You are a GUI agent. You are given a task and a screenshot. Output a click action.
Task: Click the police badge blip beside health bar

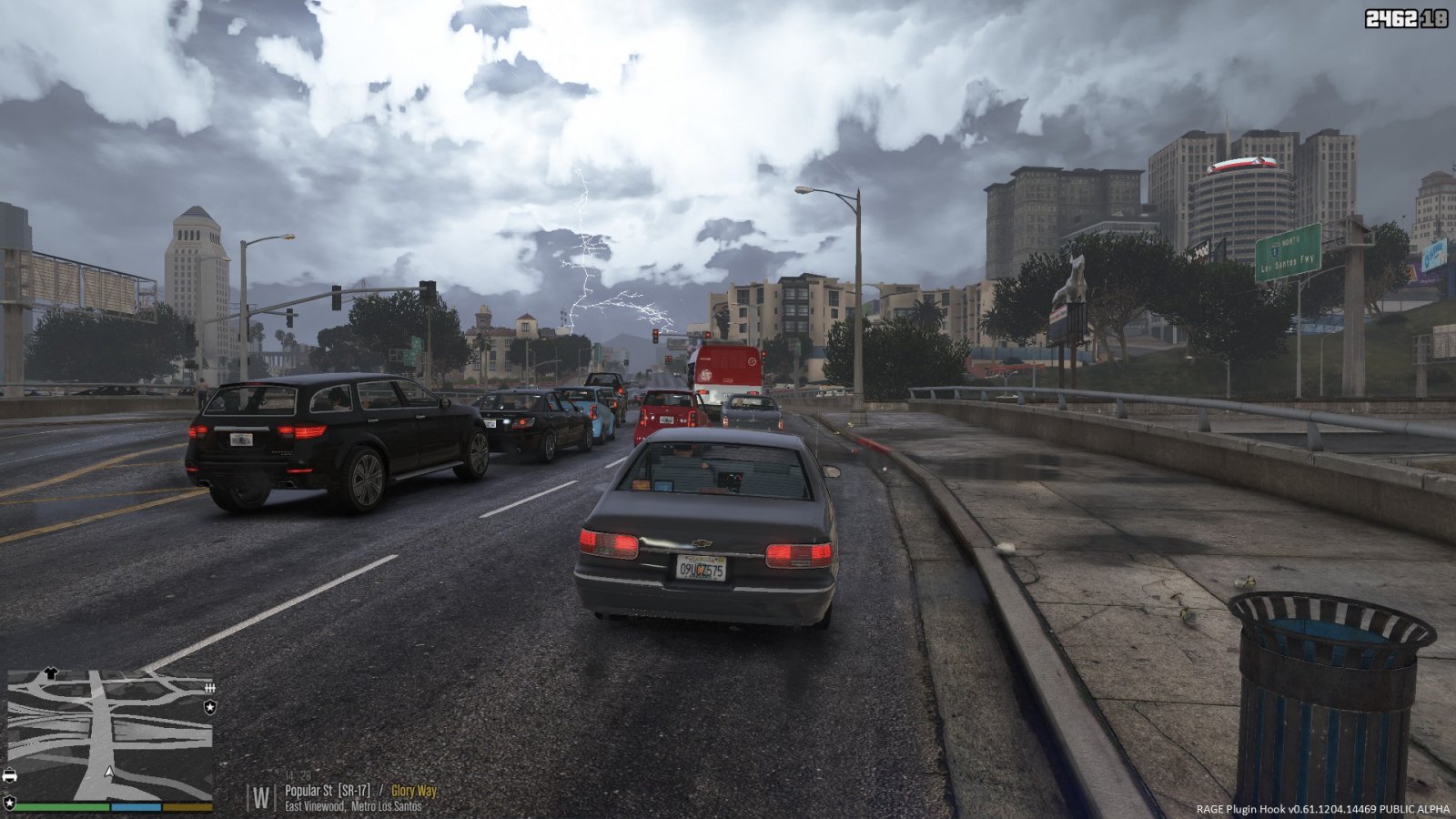[9, 803]
